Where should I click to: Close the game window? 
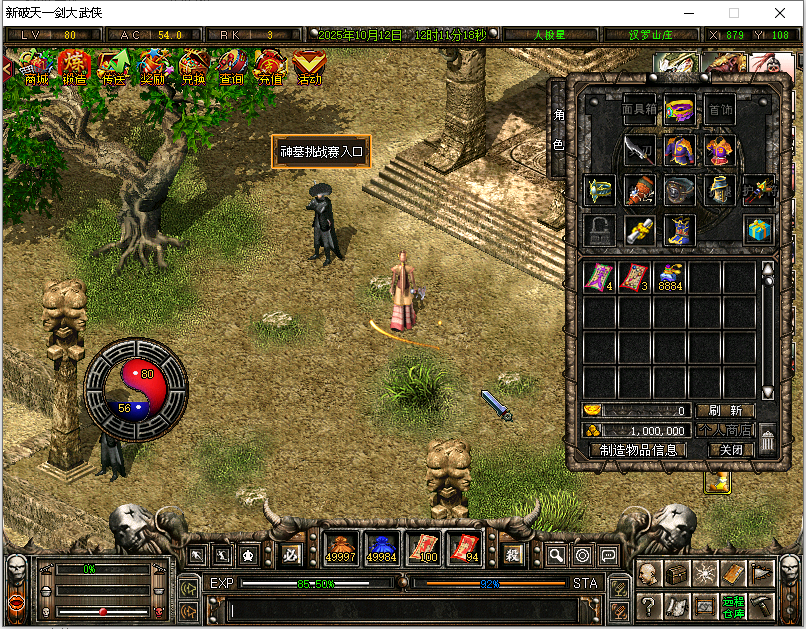[x=779, y=13]
